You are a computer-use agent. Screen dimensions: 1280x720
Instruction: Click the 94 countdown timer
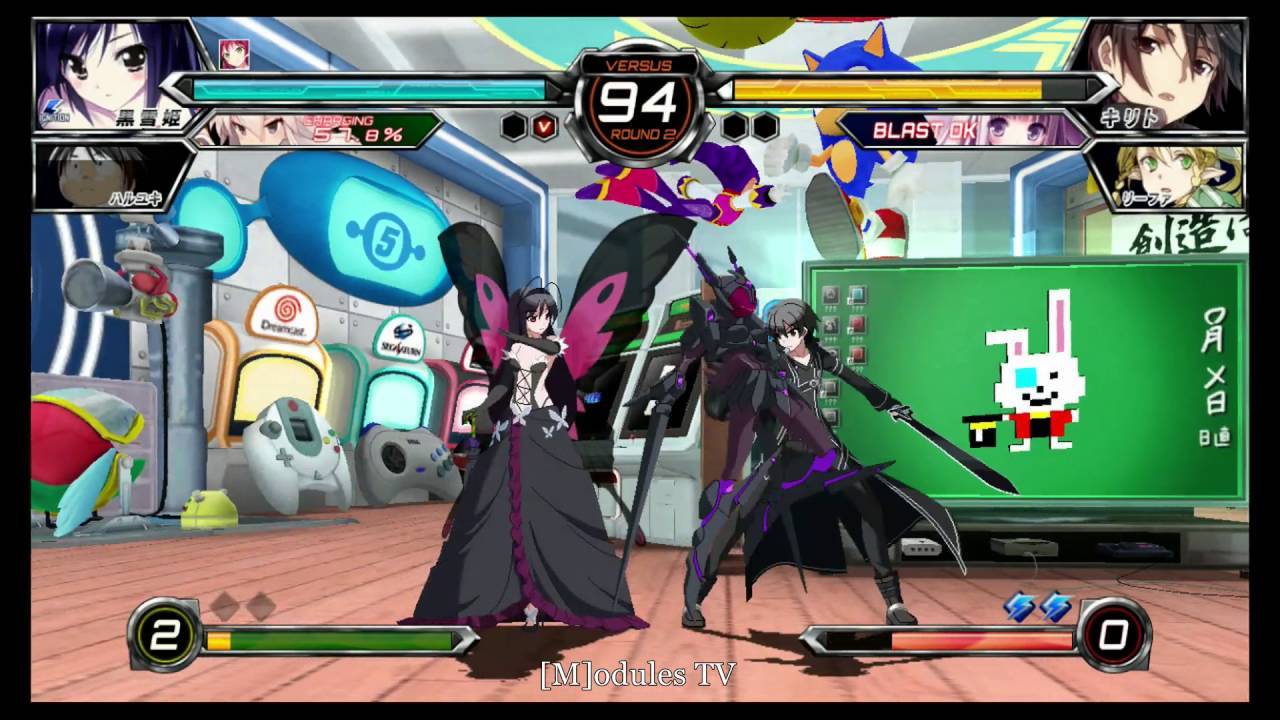638,99
